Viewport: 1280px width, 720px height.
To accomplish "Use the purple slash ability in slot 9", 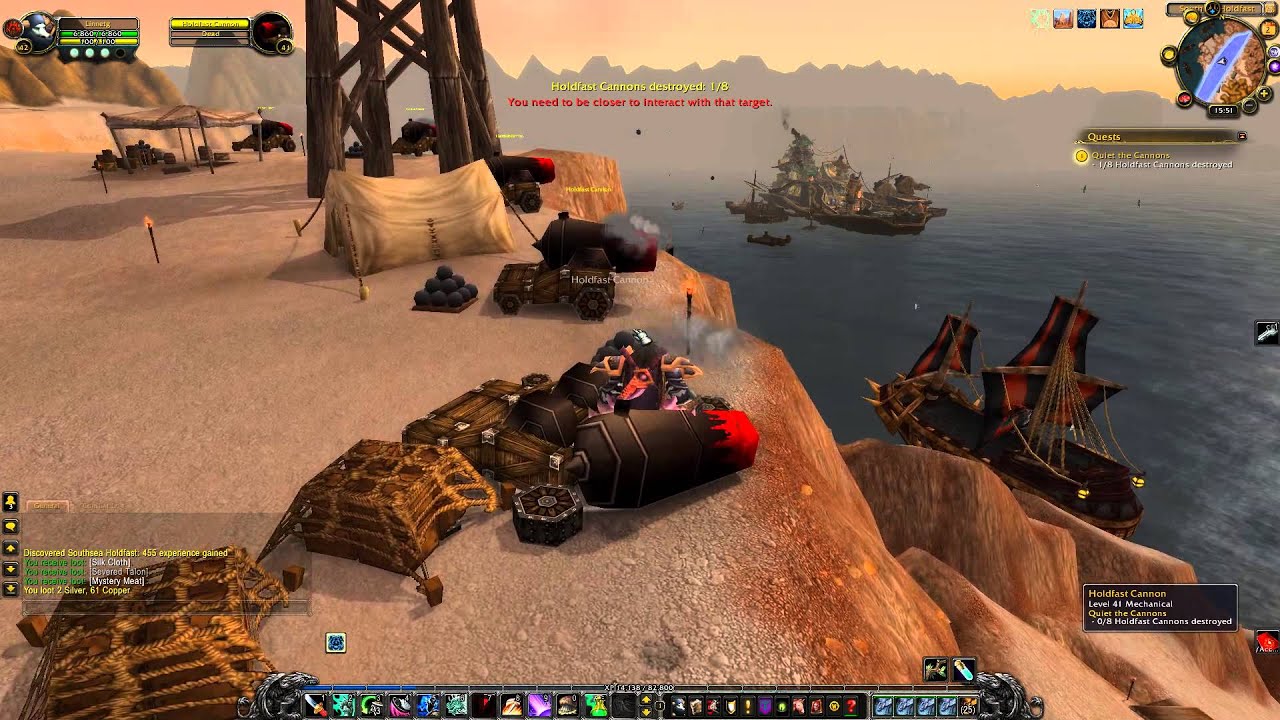I will coord(538,706).
